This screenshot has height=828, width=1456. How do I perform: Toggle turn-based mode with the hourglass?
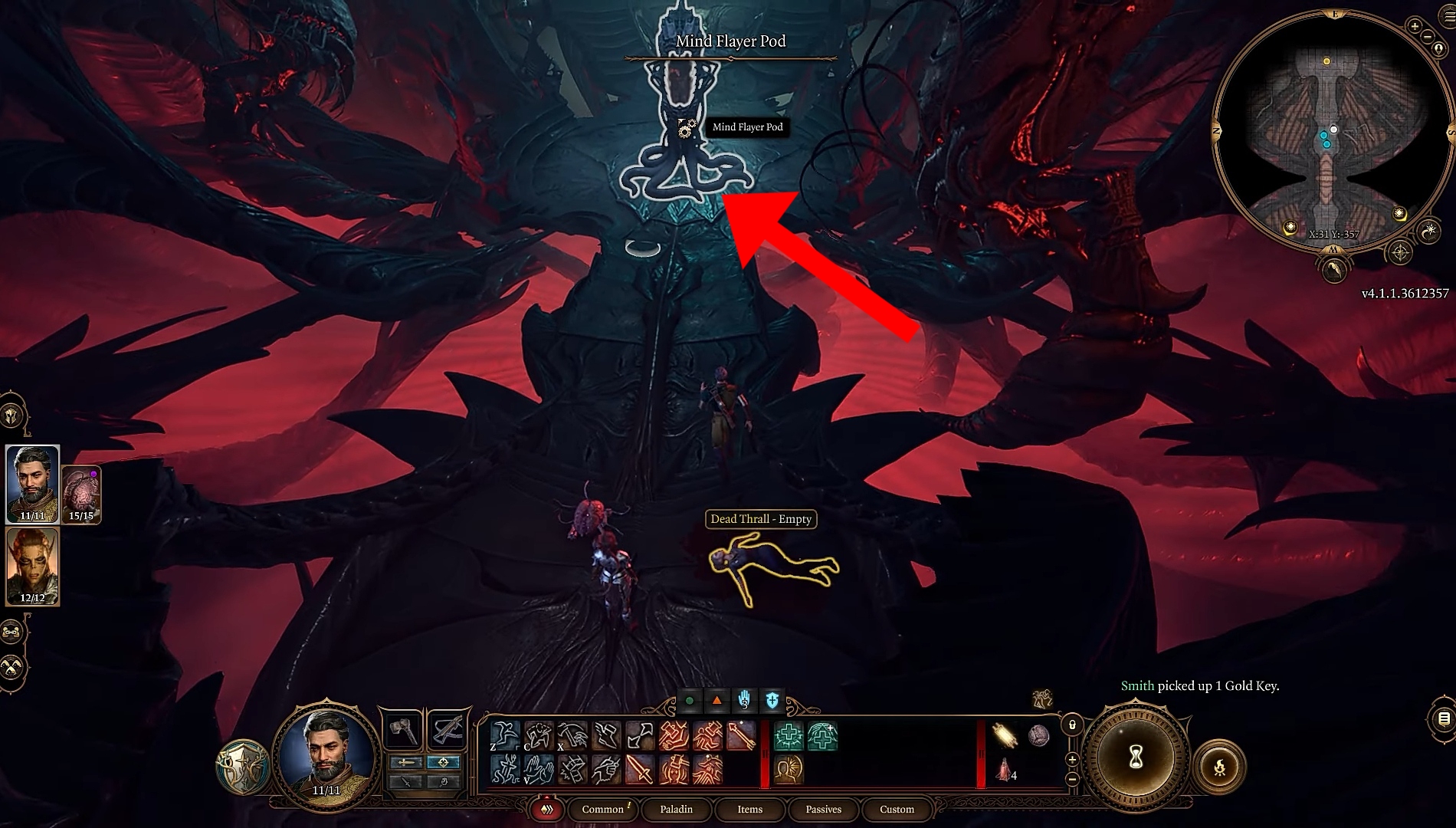tap(1137, 756)
